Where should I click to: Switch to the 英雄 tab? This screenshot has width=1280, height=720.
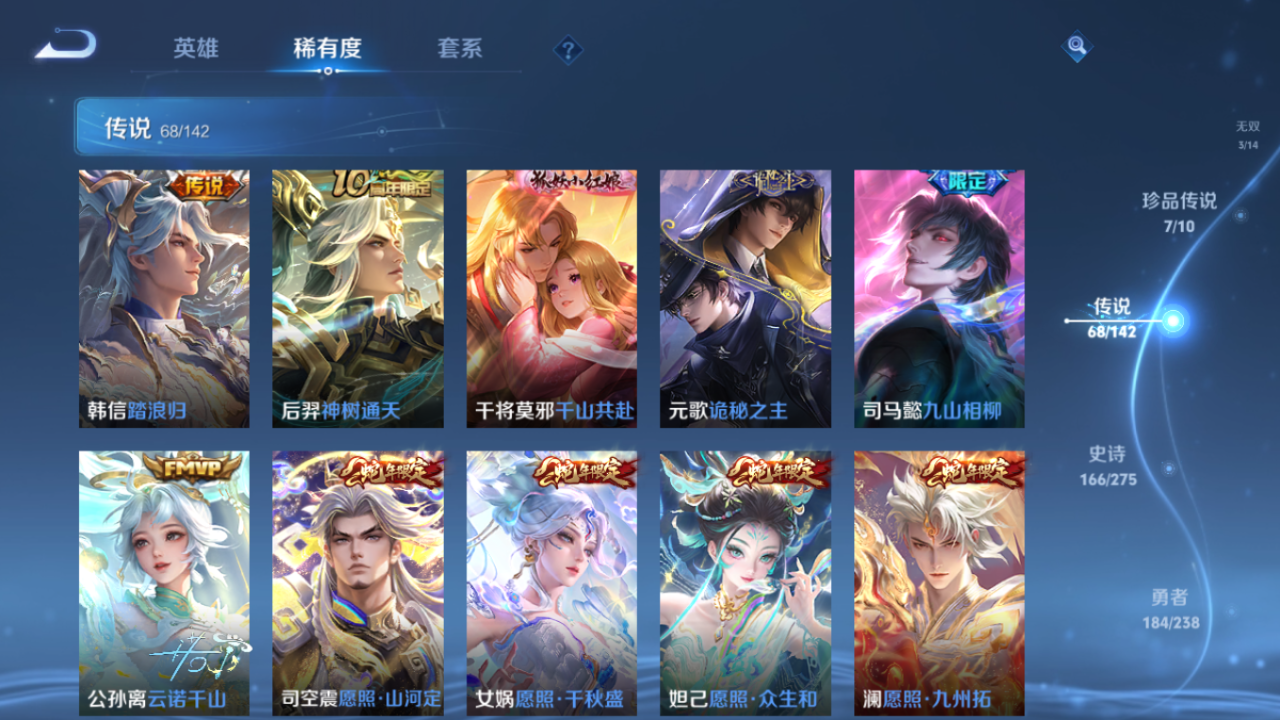tap(196, 47)
